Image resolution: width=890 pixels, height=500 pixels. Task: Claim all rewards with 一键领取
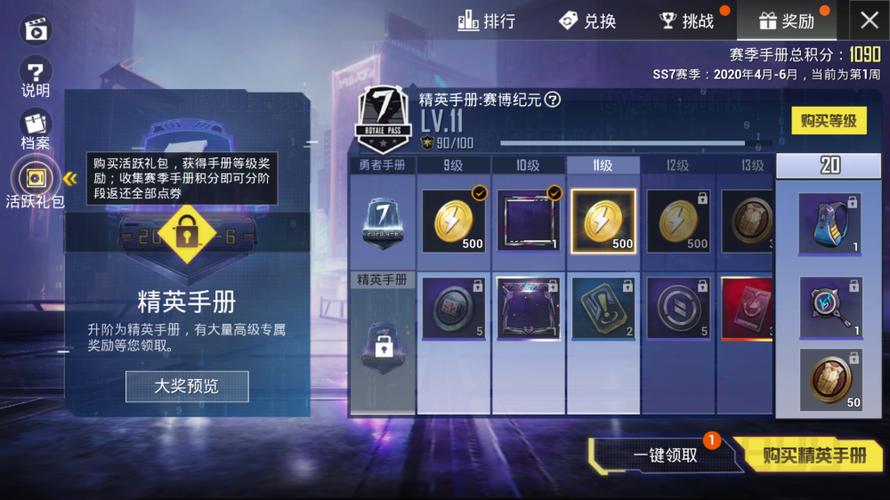coord(665,455)
